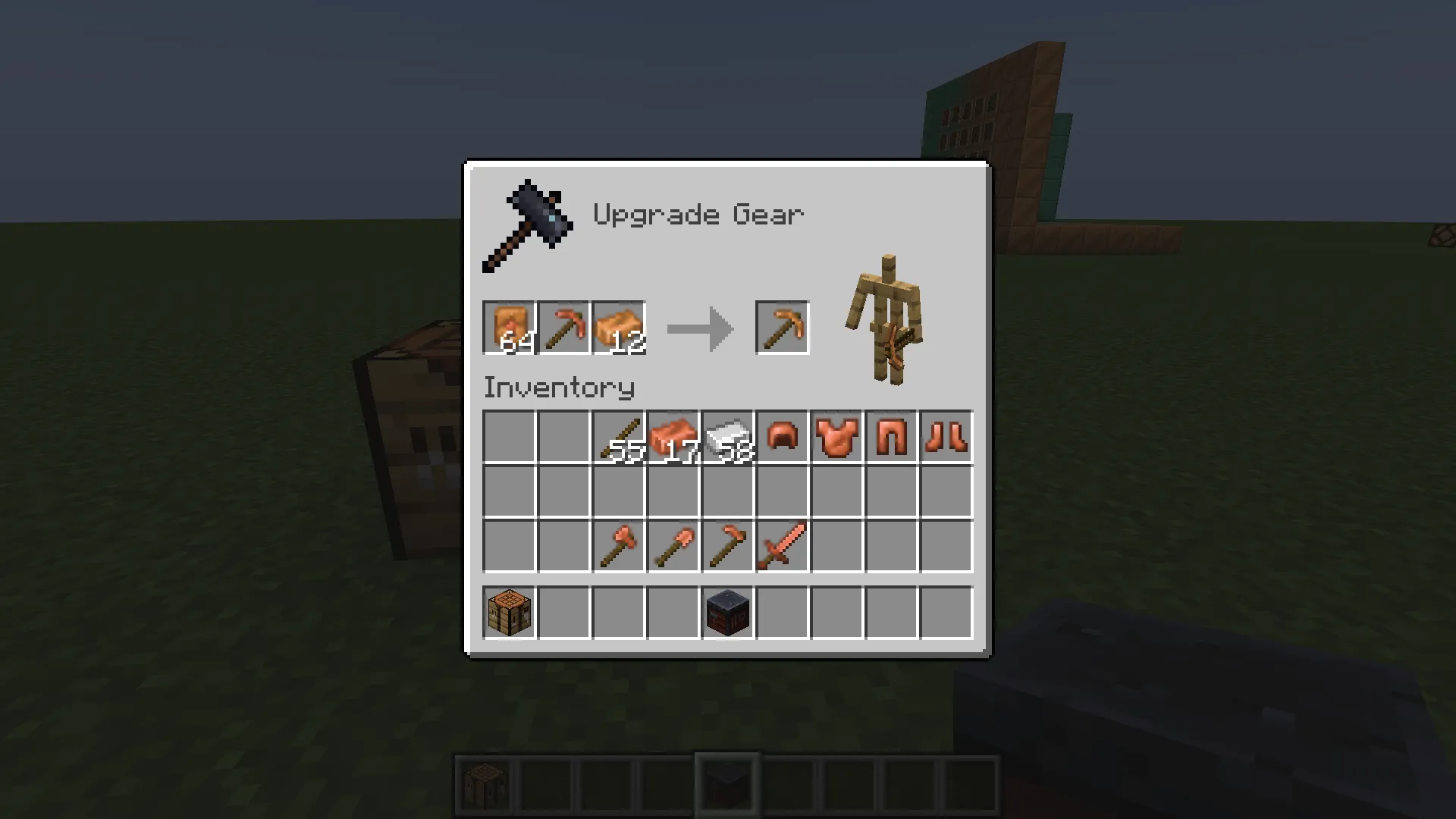Pick up the copper boots
This screenshot has height=819, width=1456.
click(946, 437)
